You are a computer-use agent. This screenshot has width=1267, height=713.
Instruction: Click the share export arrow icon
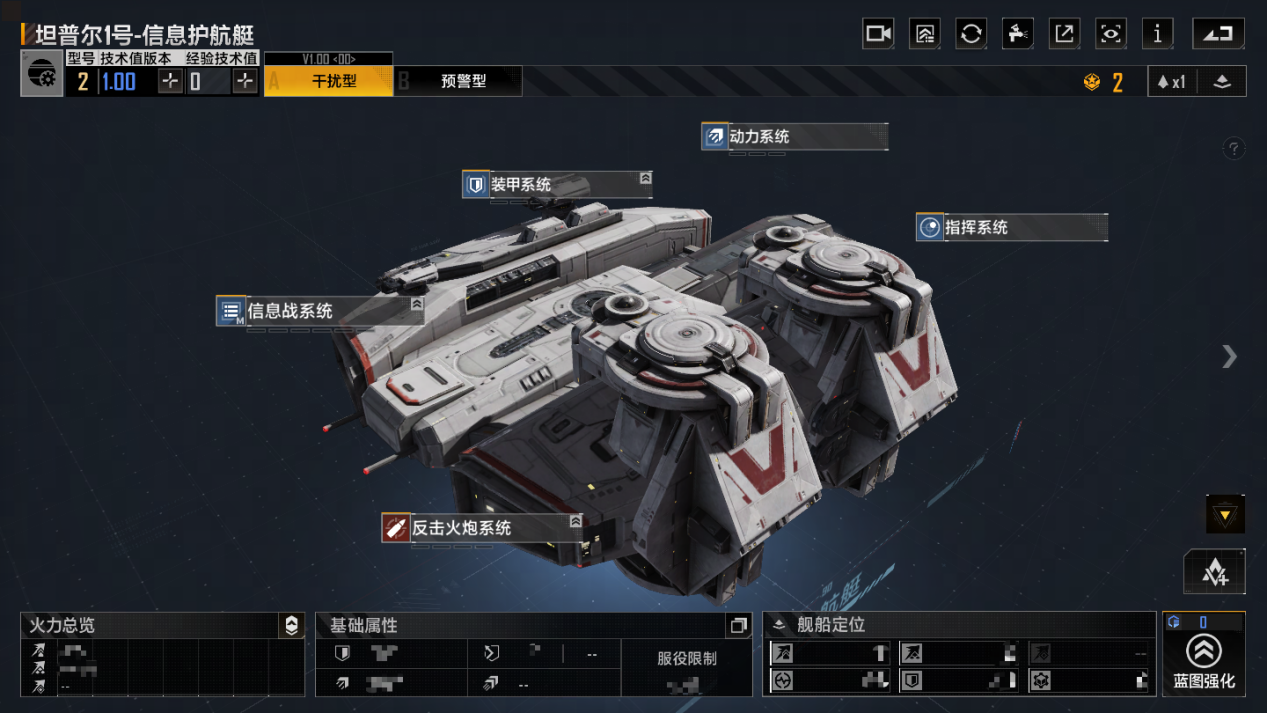coord(1064,34)
